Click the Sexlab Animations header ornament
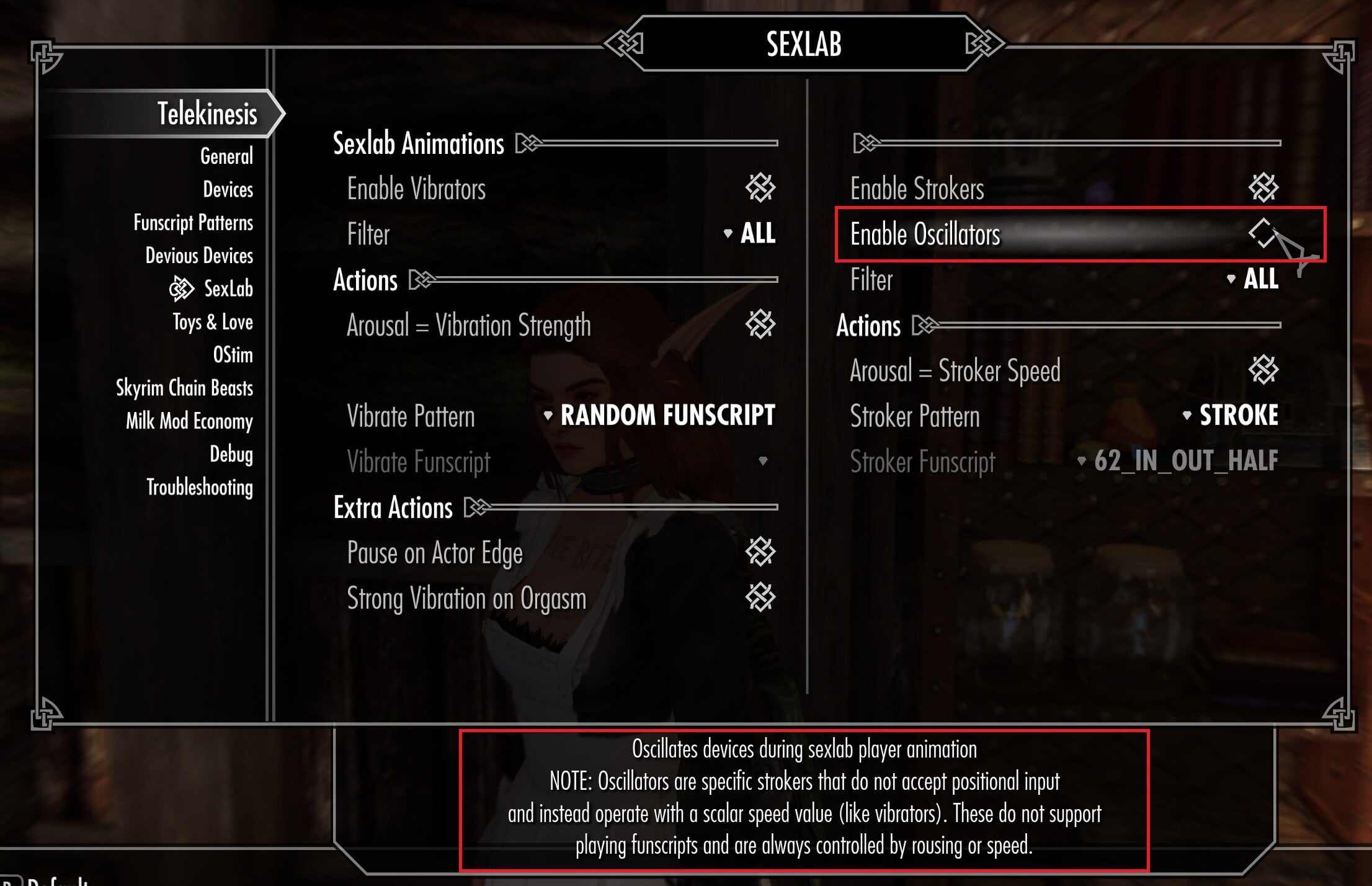The height and width of the screenshot is (886, 1372). pyautogui.click(x=528, y=143)
